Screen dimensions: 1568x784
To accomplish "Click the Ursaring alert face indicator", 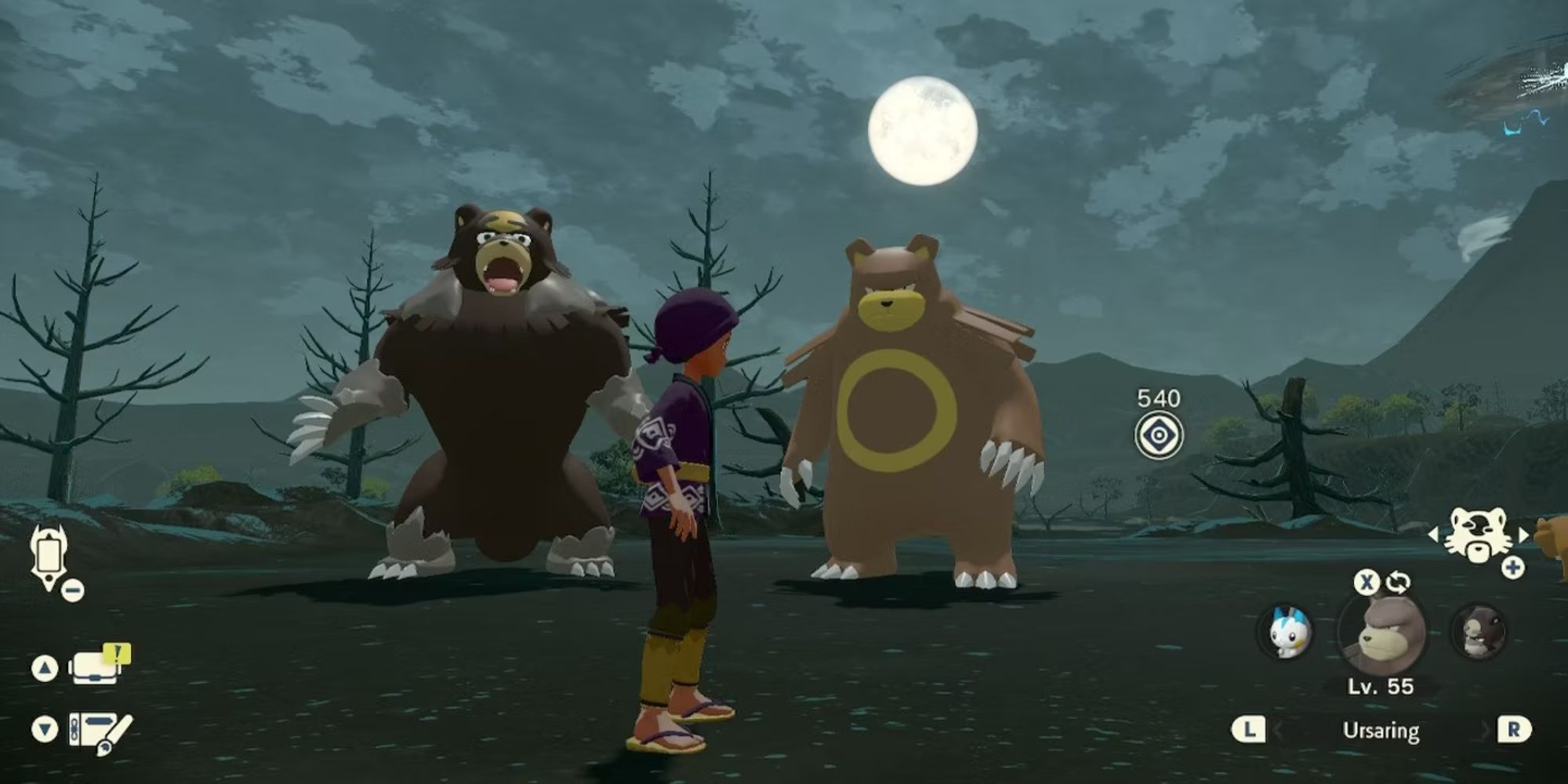I will coord(1479,532).
